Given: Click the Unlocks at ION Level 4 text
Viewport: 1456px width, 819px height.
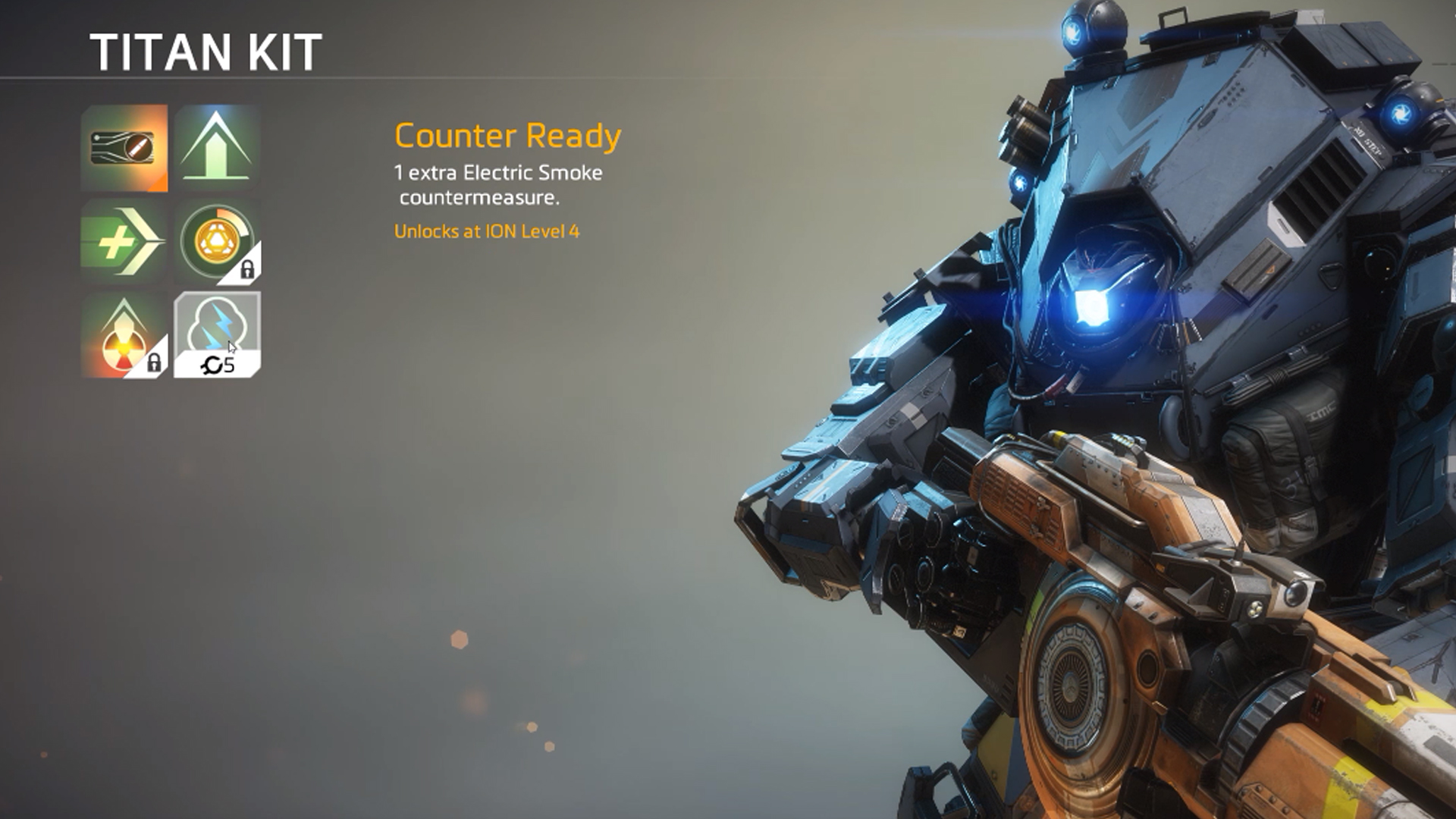Looking at the screenshot, I should coord(489,234).
